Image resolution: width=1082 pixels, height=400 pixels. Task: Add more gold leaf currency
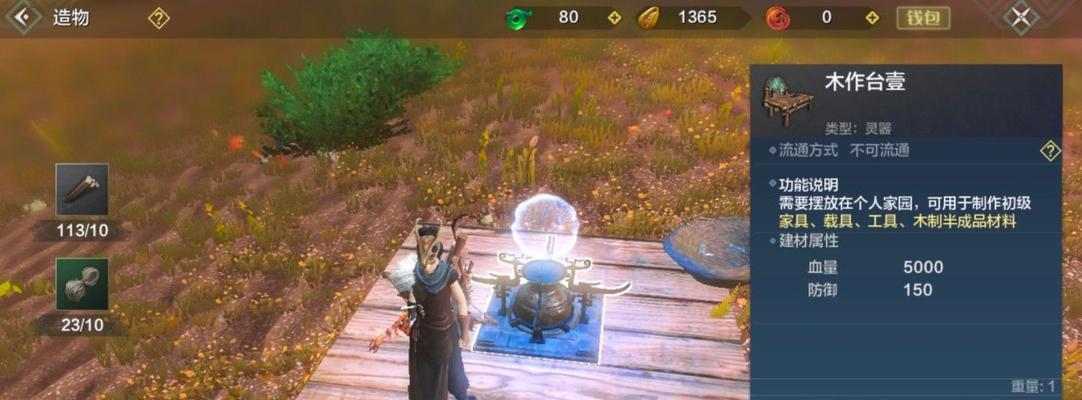(x=742, y=18)
